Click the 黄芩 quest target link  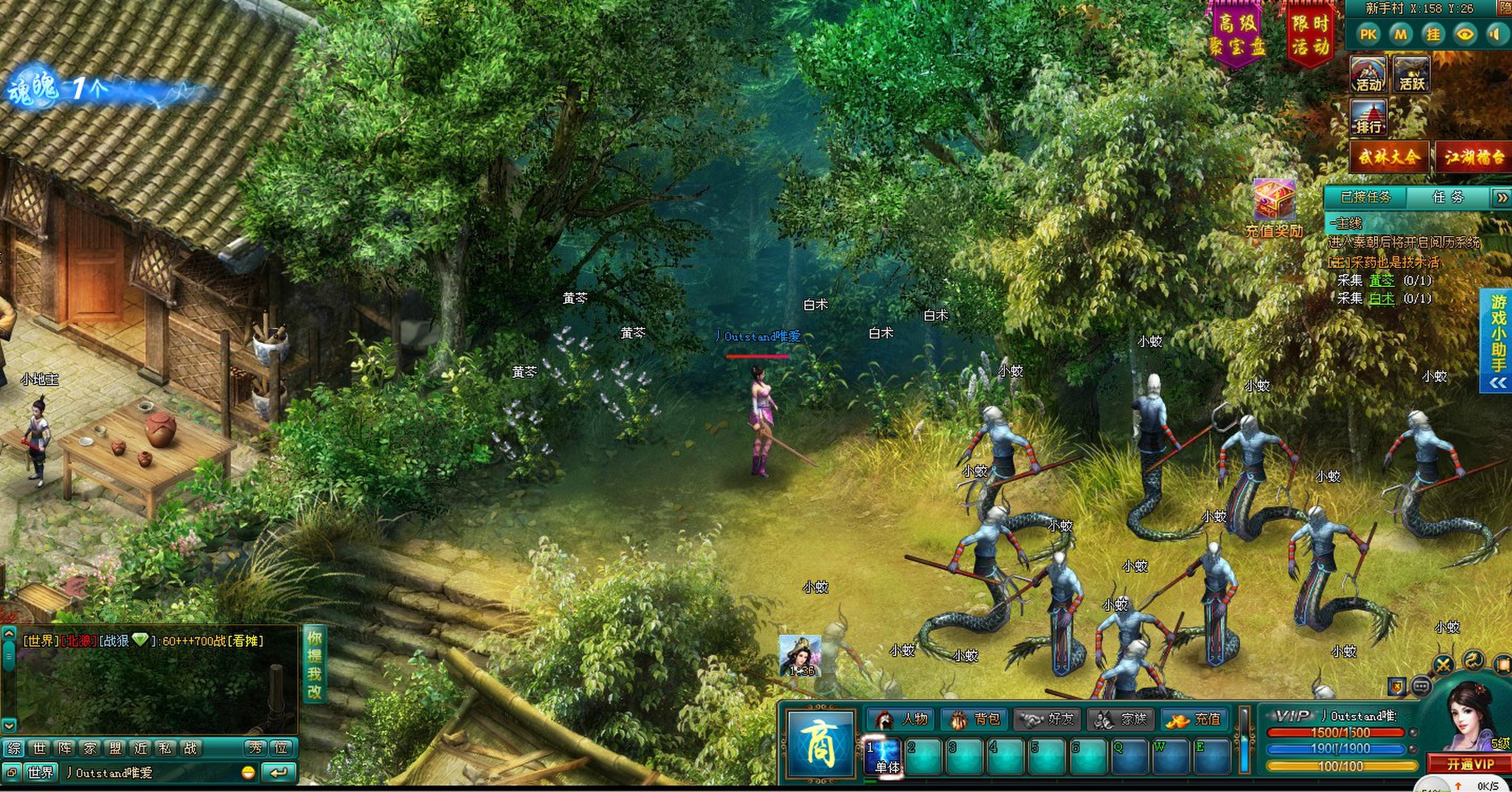coord(1381,281)
